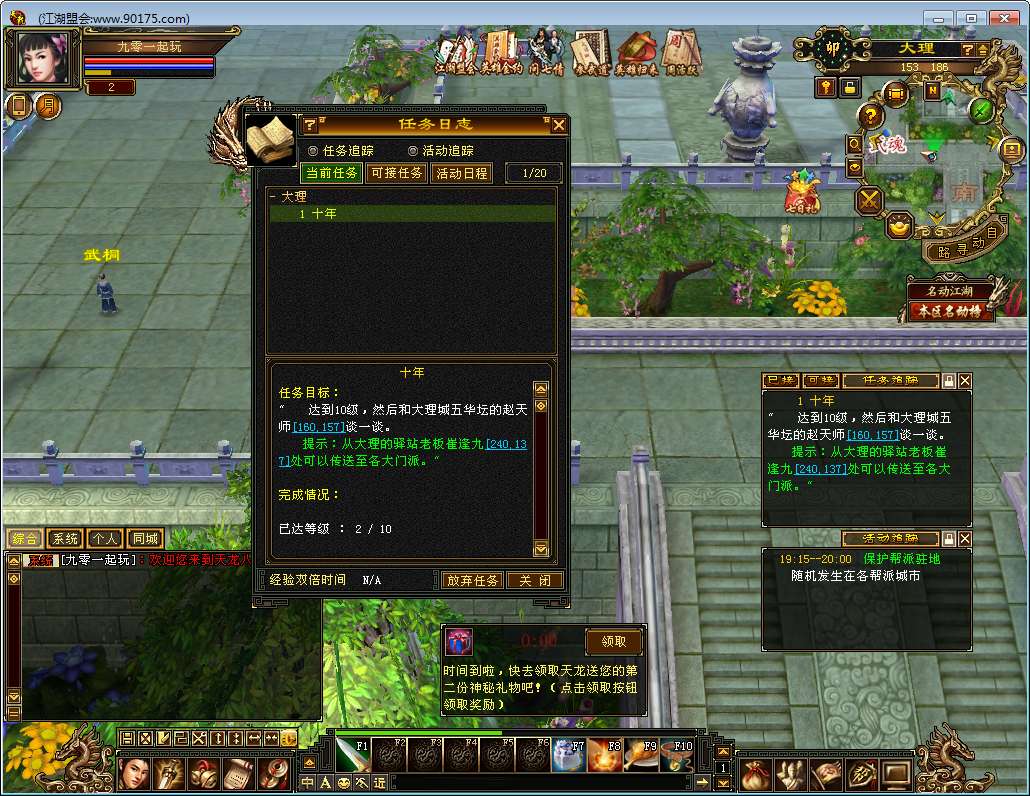This screenshot has height=796, width=1030.
Task: Open the 本区名动榜 ranking button
Action: pyautogui.click(x=951, y=311)
